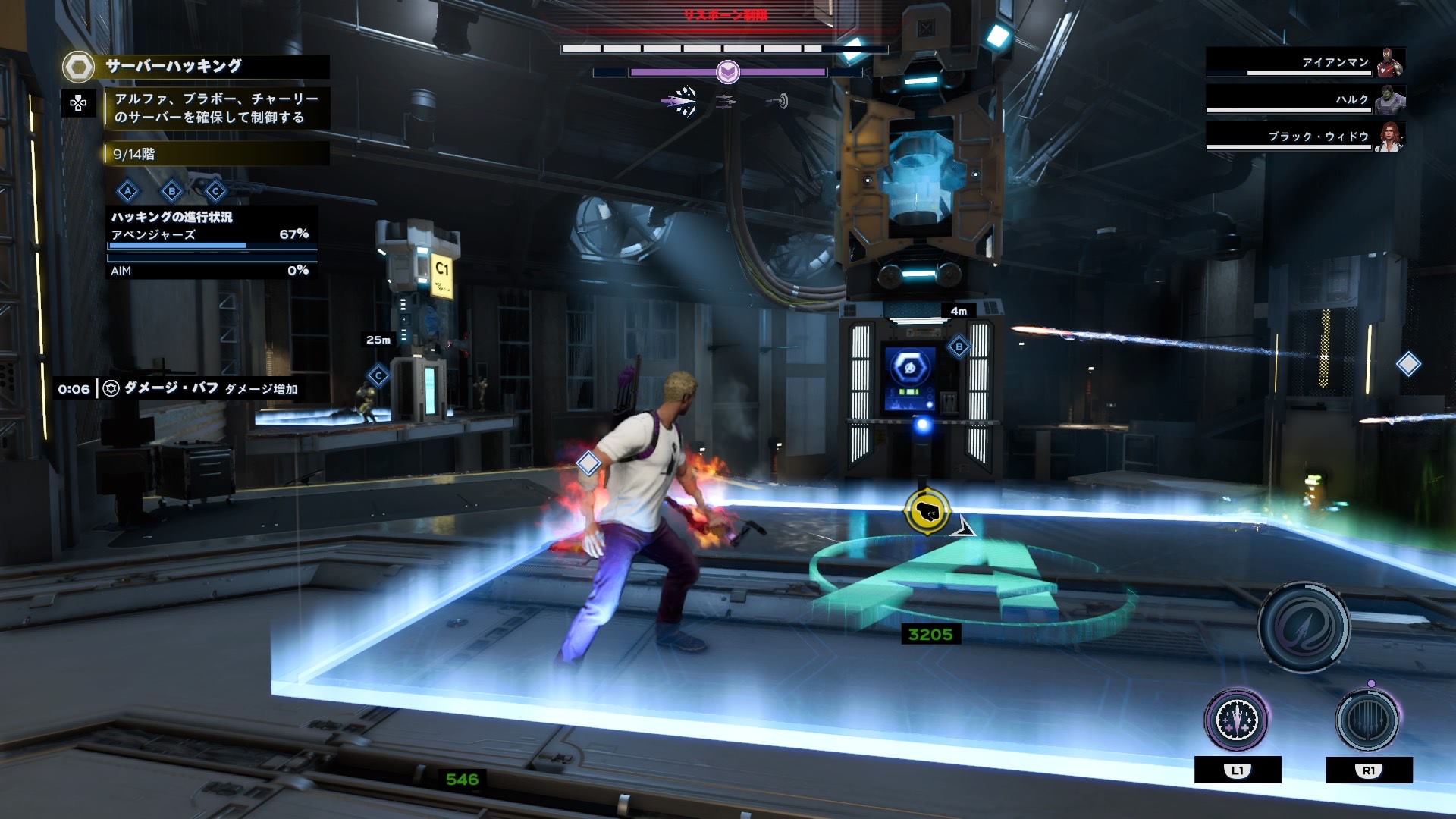Click the purple chevron emblem on the gauge
This screenshot has width=1456, height=819.
(x=728, y=72)
